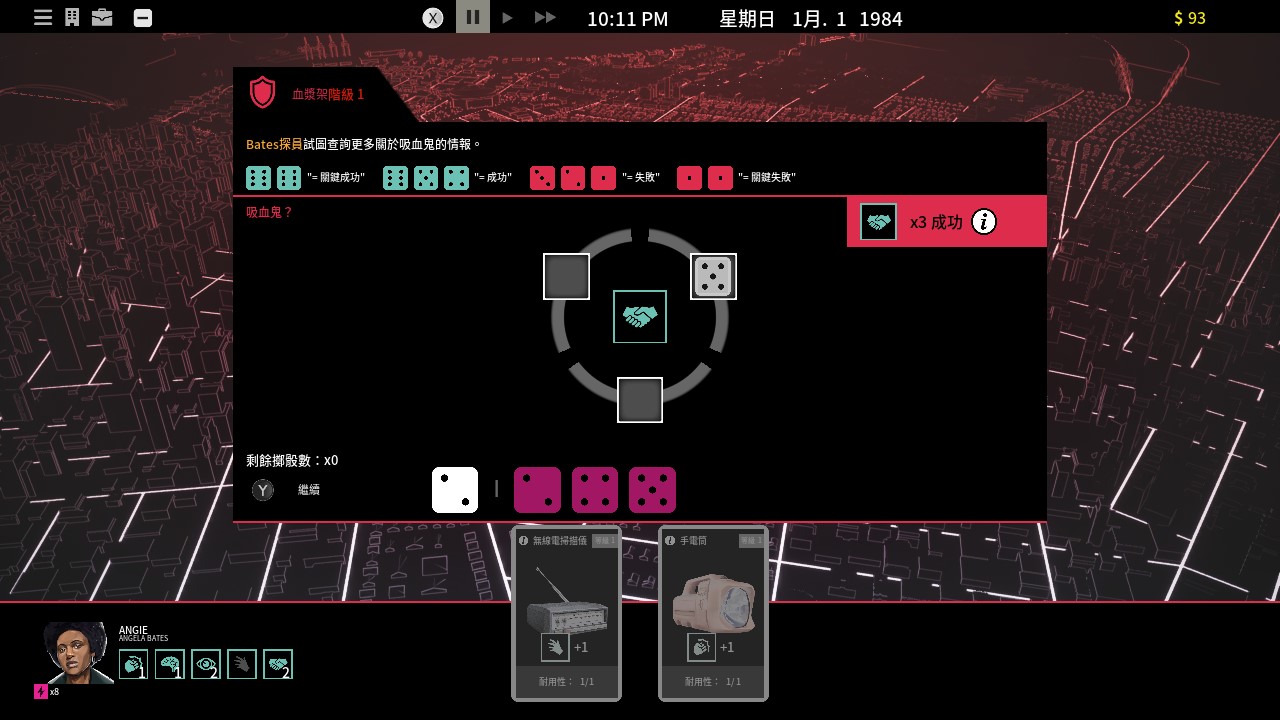This screenshot has width=1280, height=720.
Task: Pause the game time
Action: tap(473, 18)
